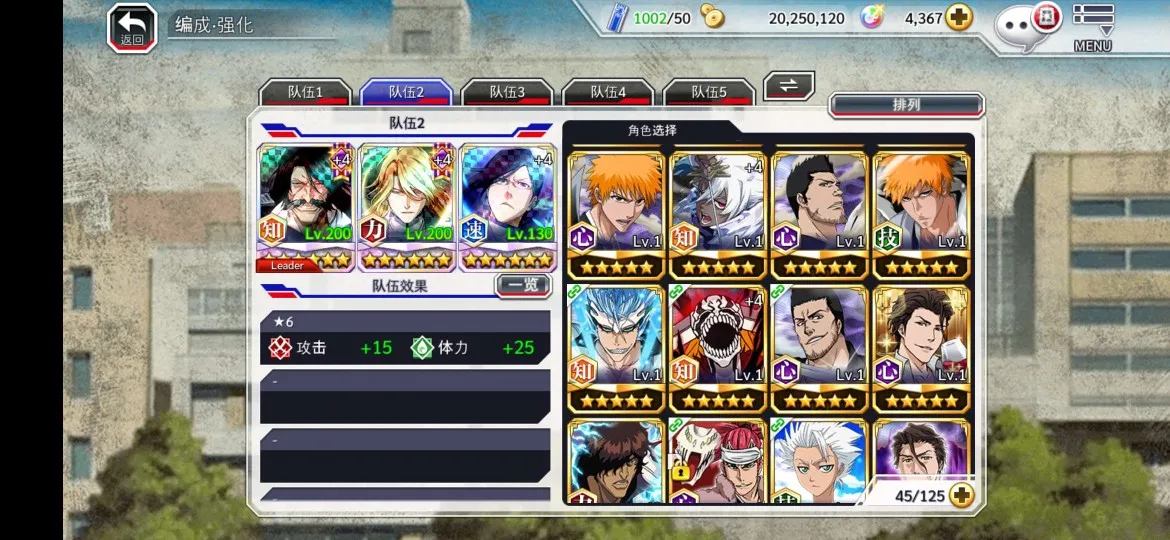The image size is (1170, 540).
Task: Open the 一览 team effects list
Action: click(523, 286)
